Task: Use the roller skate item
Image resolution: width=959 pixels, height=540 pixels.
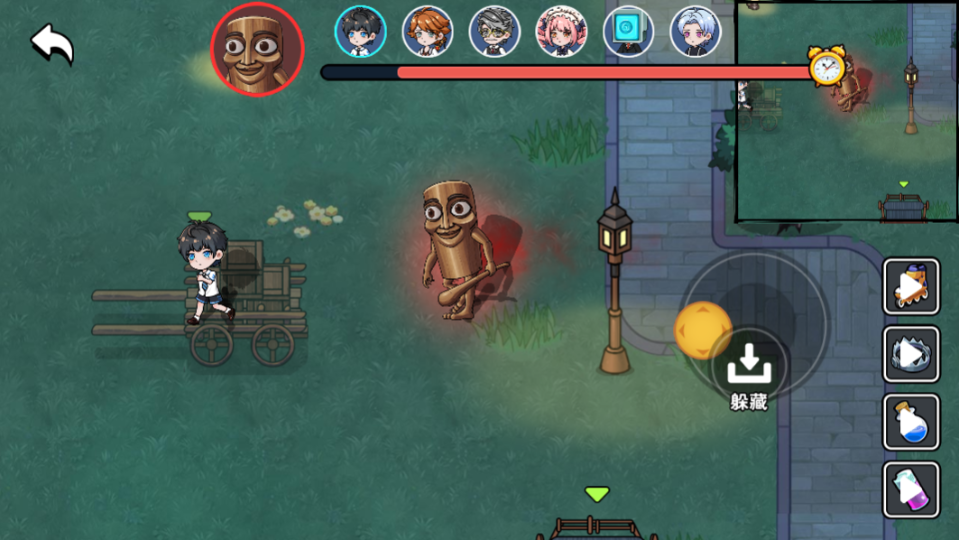Action: point(911,286)
